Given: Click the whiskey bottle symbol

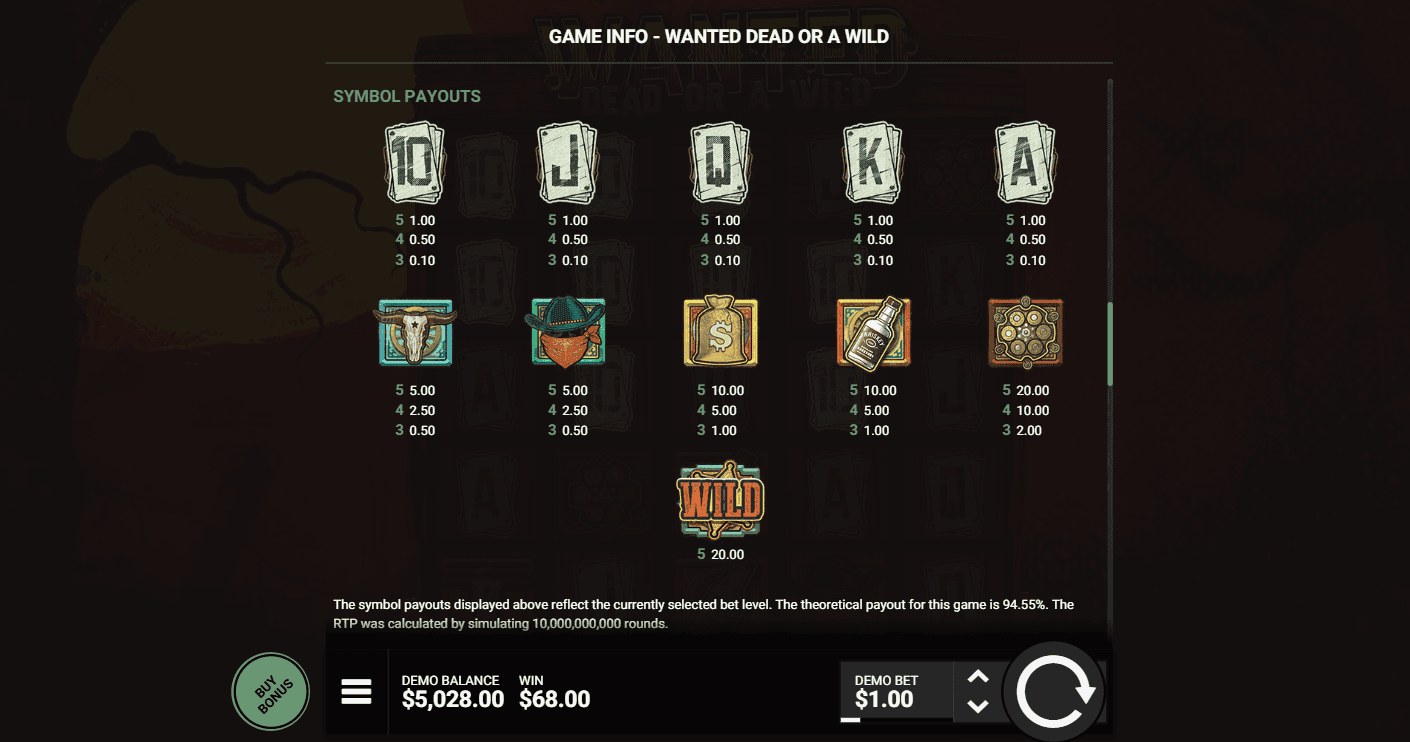Looking at the screenshot, I should 872,332.
